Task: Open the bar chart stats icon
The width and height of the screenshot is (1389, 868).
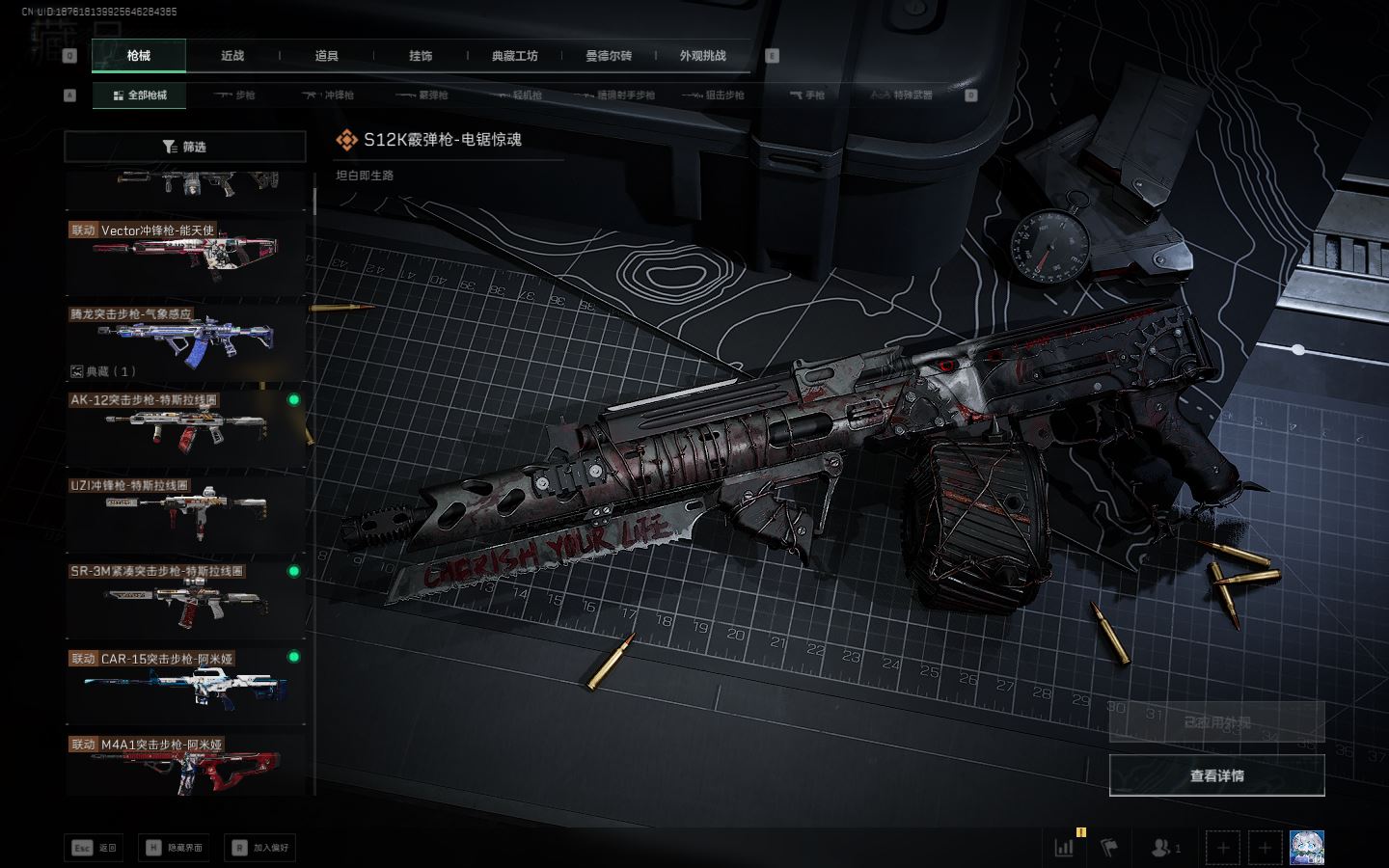Action: point(1064,848)
